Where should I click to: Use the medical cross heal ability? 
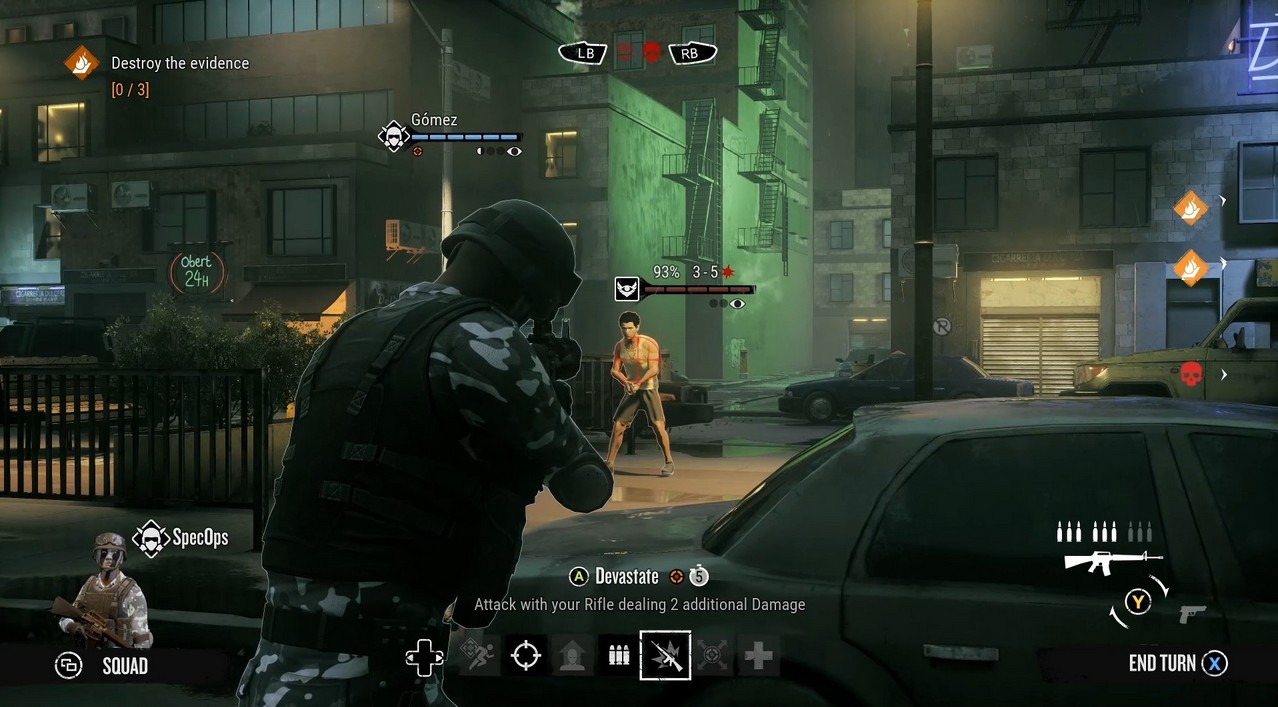coord(759,656)
